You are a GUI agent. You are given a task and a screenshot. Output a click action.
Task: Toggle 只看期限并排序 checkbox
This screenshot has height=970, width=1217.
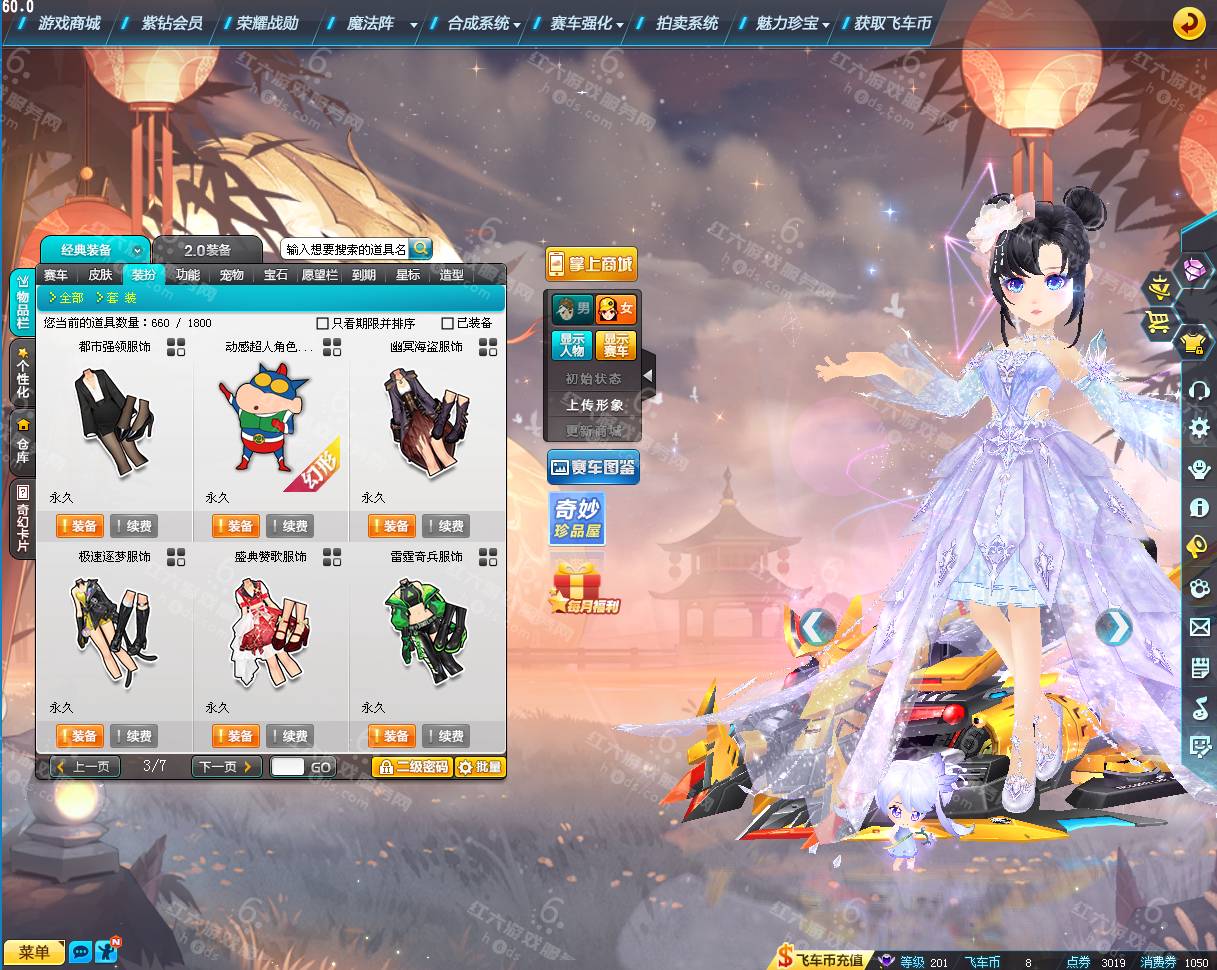click(x=323, y=324)
